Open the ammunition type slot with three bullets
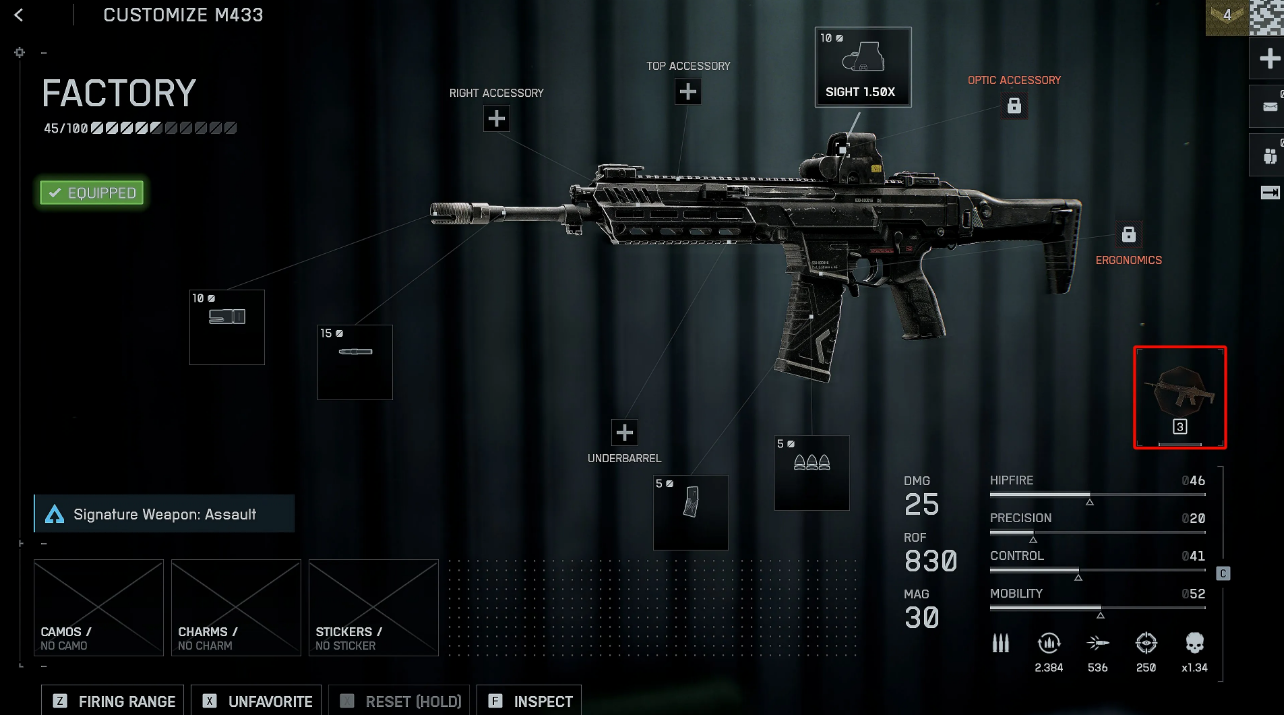The width and height of the screenshot is (1284, 715). click(x=812, y=472)
